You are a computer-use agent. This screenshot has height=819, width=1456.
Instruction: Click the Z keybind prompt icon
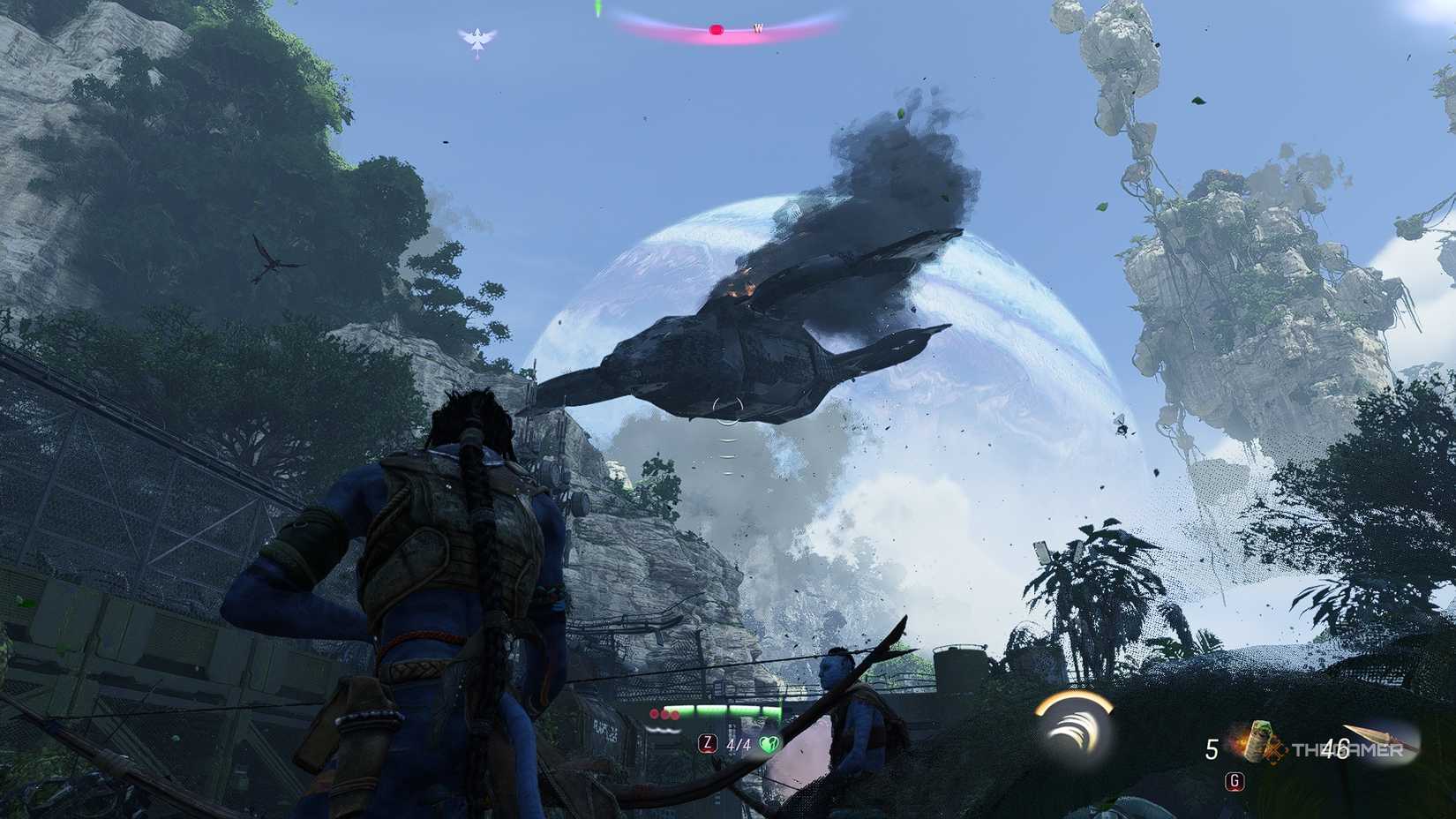coord(708,745)
